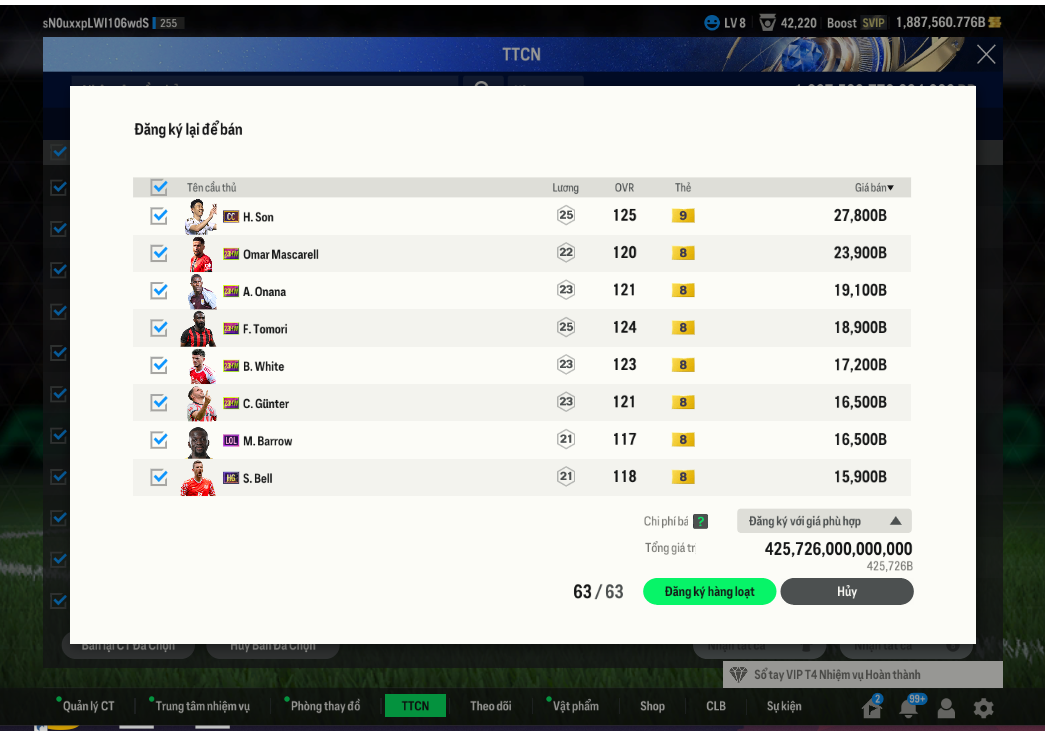Toggle the F. Tomori checkbox
The height and width of the screenshot is (731, 1045).
(159, 328)
